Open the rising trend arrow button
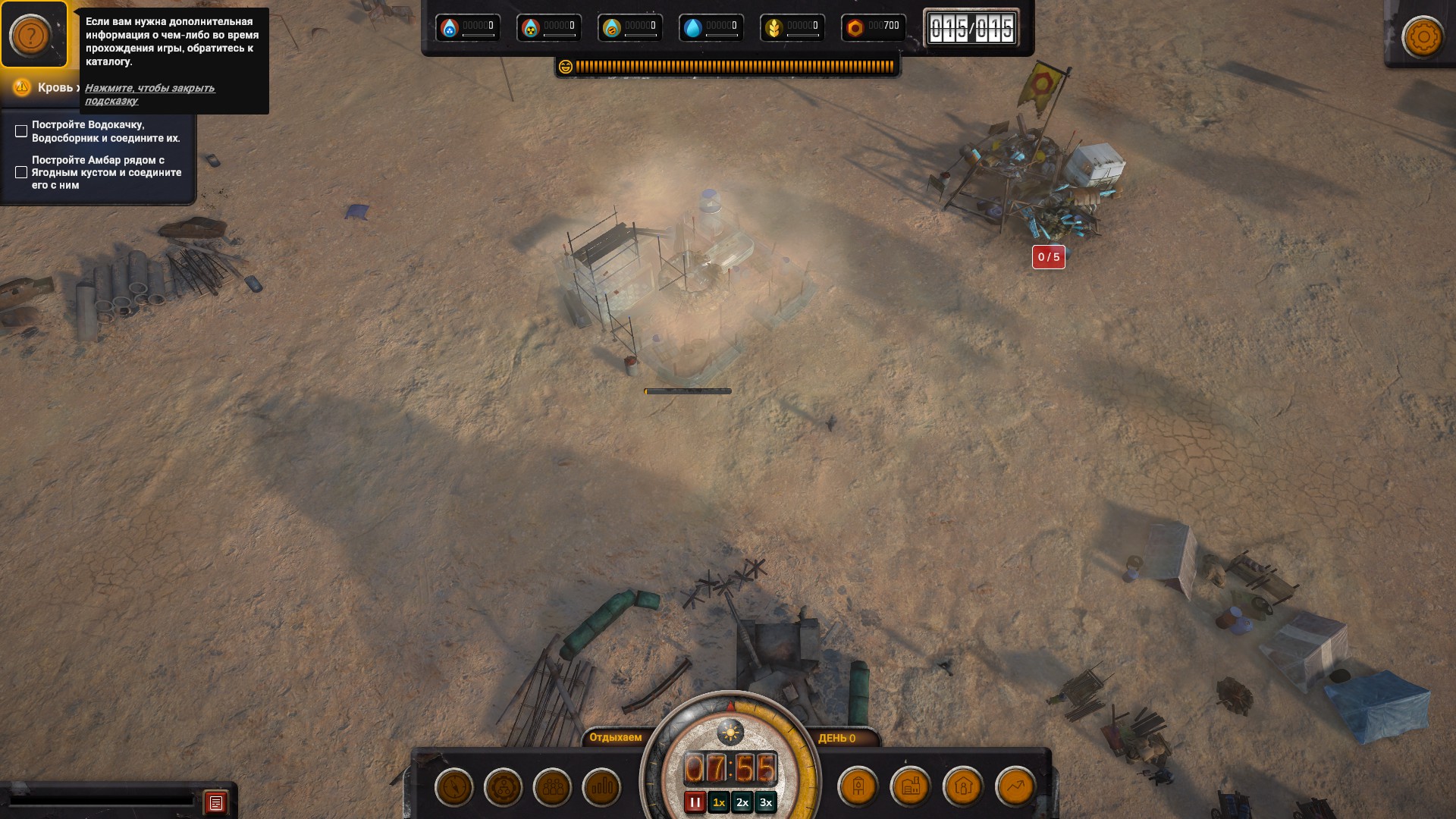Screen dimensions: 1456x819 (x=1015, y=787)
